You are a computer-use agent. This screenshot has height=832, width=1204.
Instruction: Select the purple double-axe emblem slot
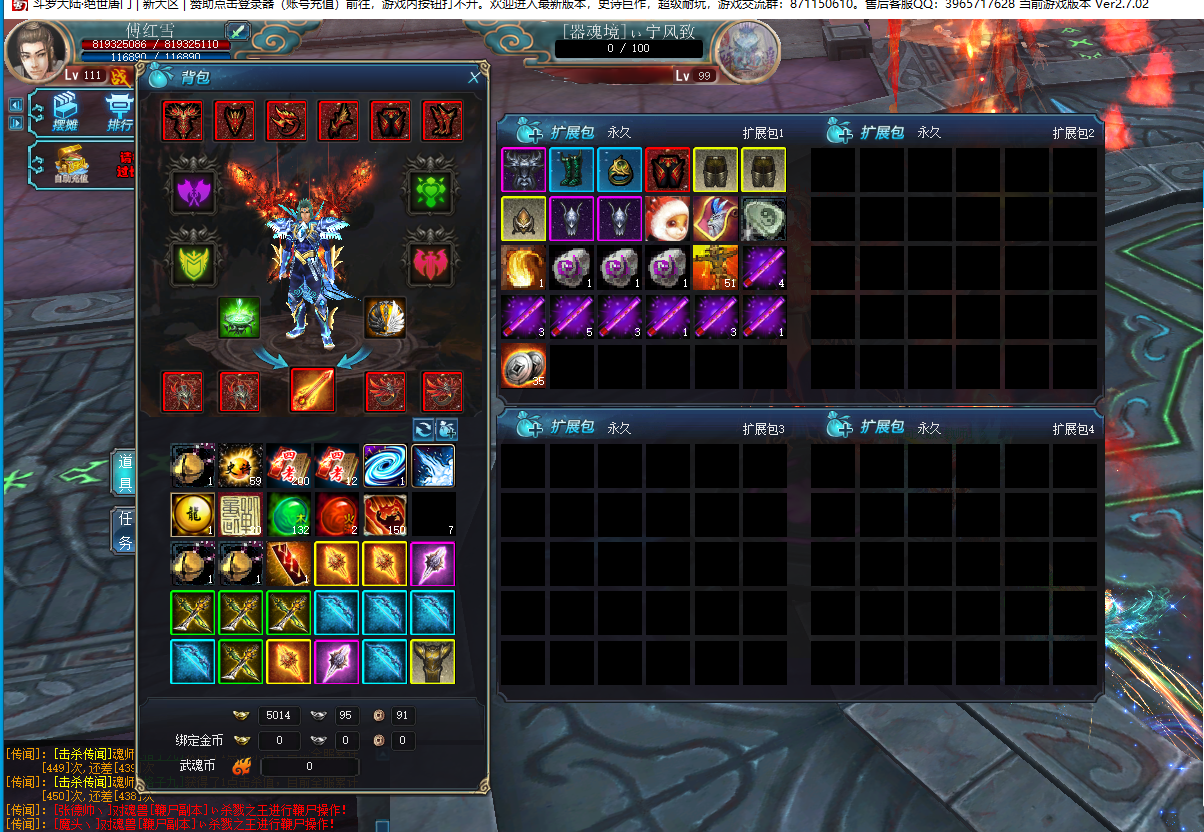[193, 191]
